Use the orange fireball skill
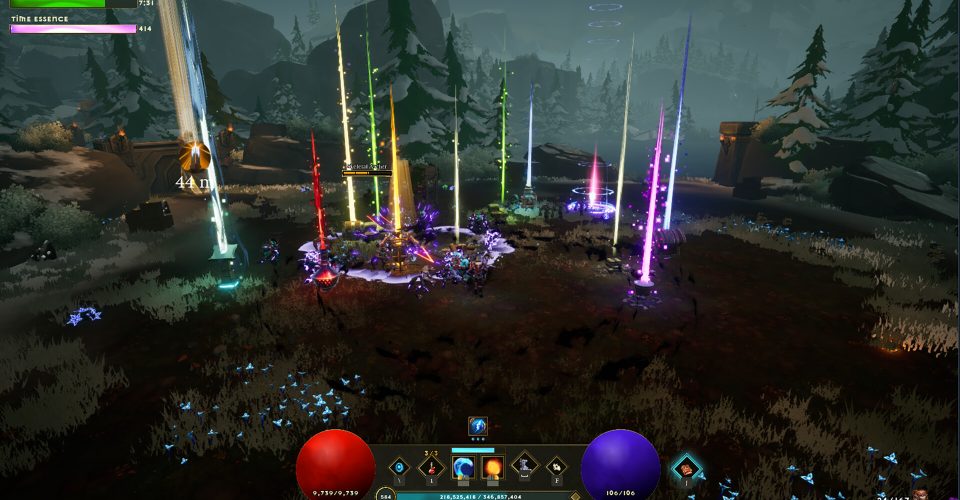 click(x=493, y=466)
